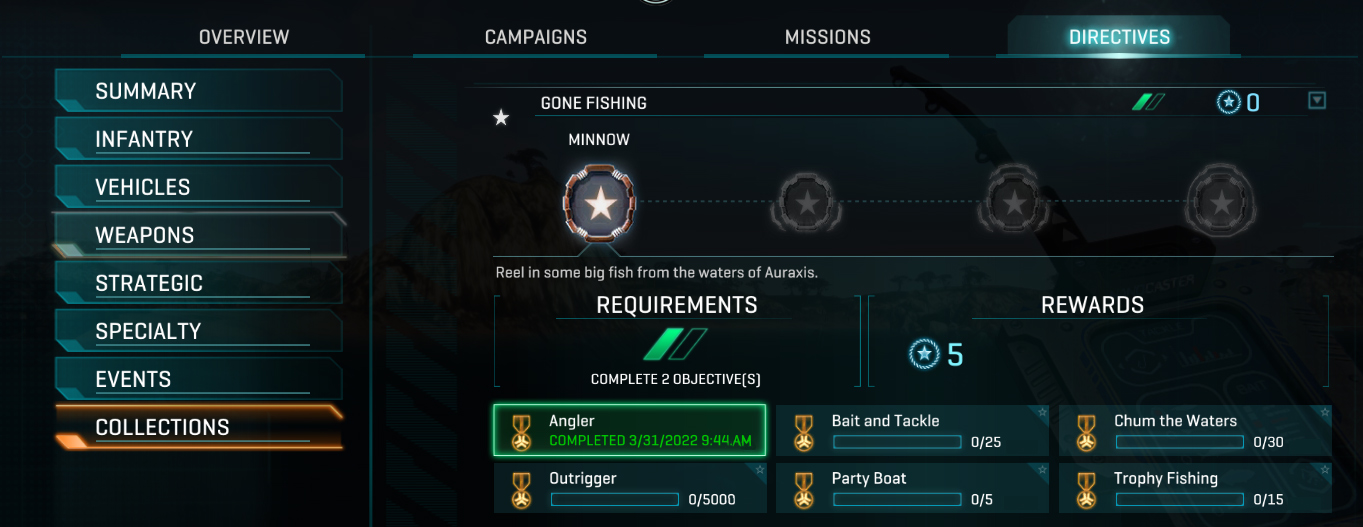Click the Trophy Fishing objective
This screenshot has width=1363, height=527.
click(x=1195, y=488)
